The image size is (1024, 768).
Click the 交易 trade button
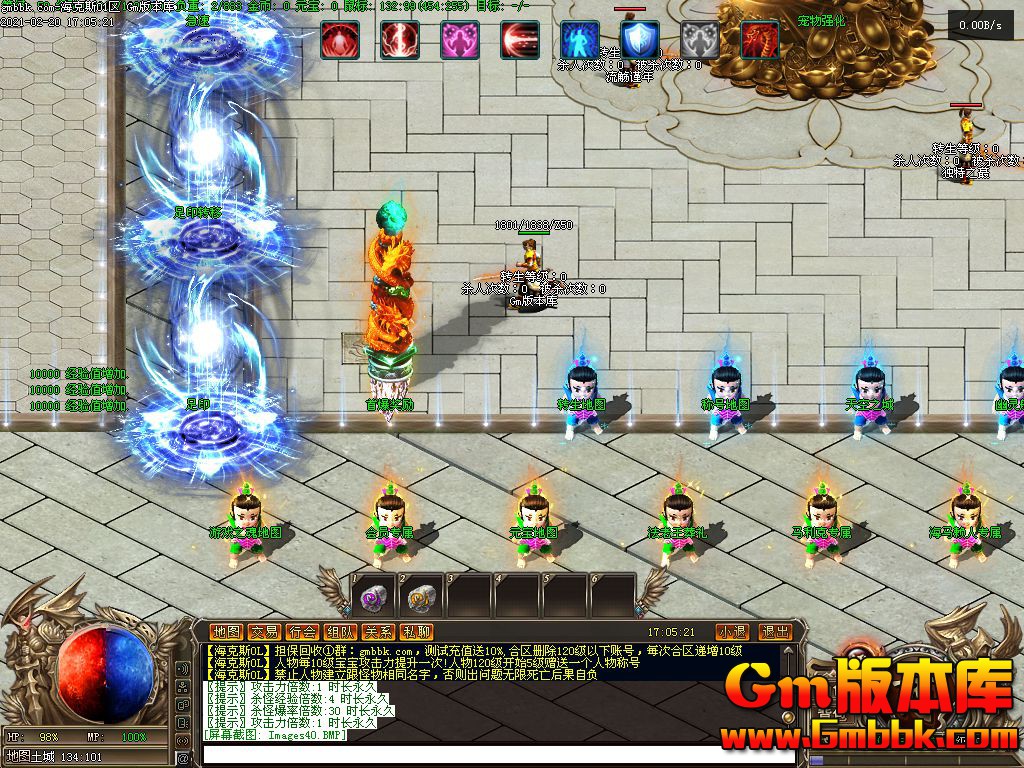(x=264, y=632)
